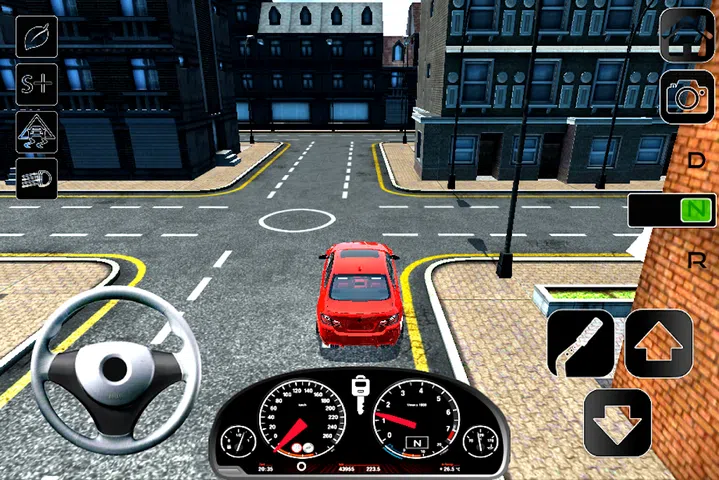Shift the gear selector to R
Viewport: 719px width, 480px height.
697,260
